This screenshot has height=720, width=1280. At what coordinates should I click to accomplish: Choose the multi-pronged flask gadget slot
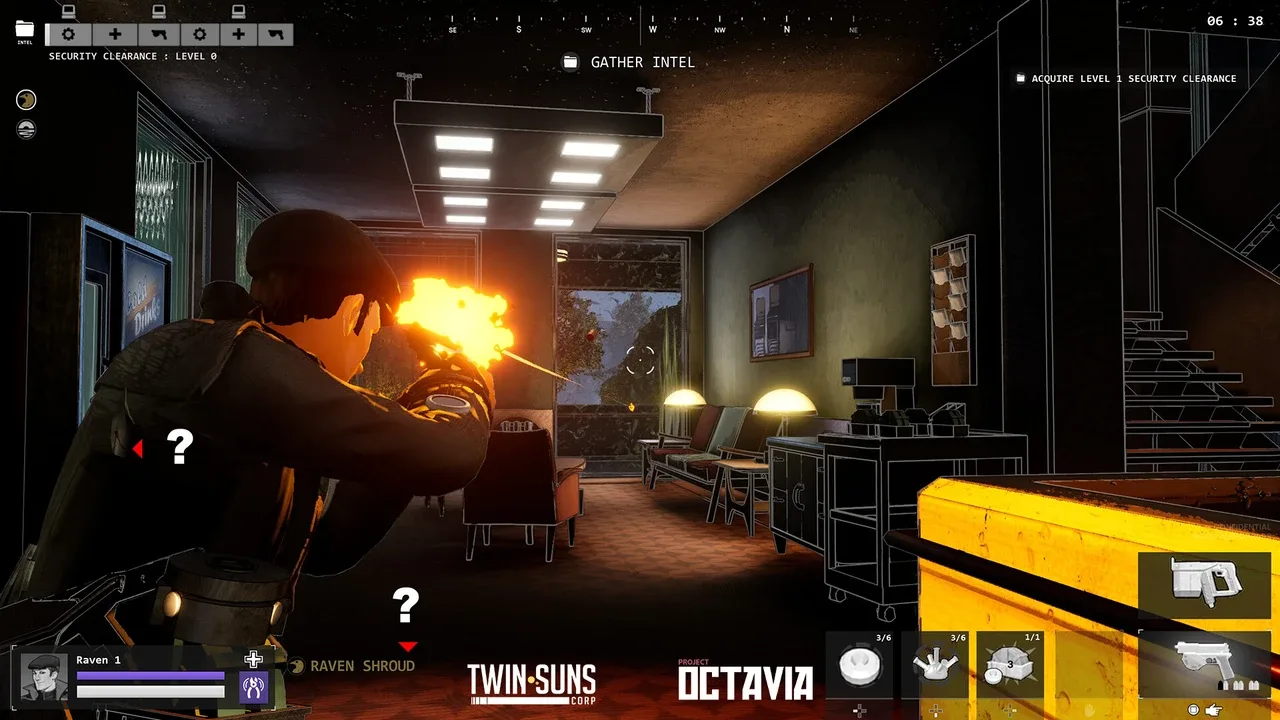pos(935,665)
